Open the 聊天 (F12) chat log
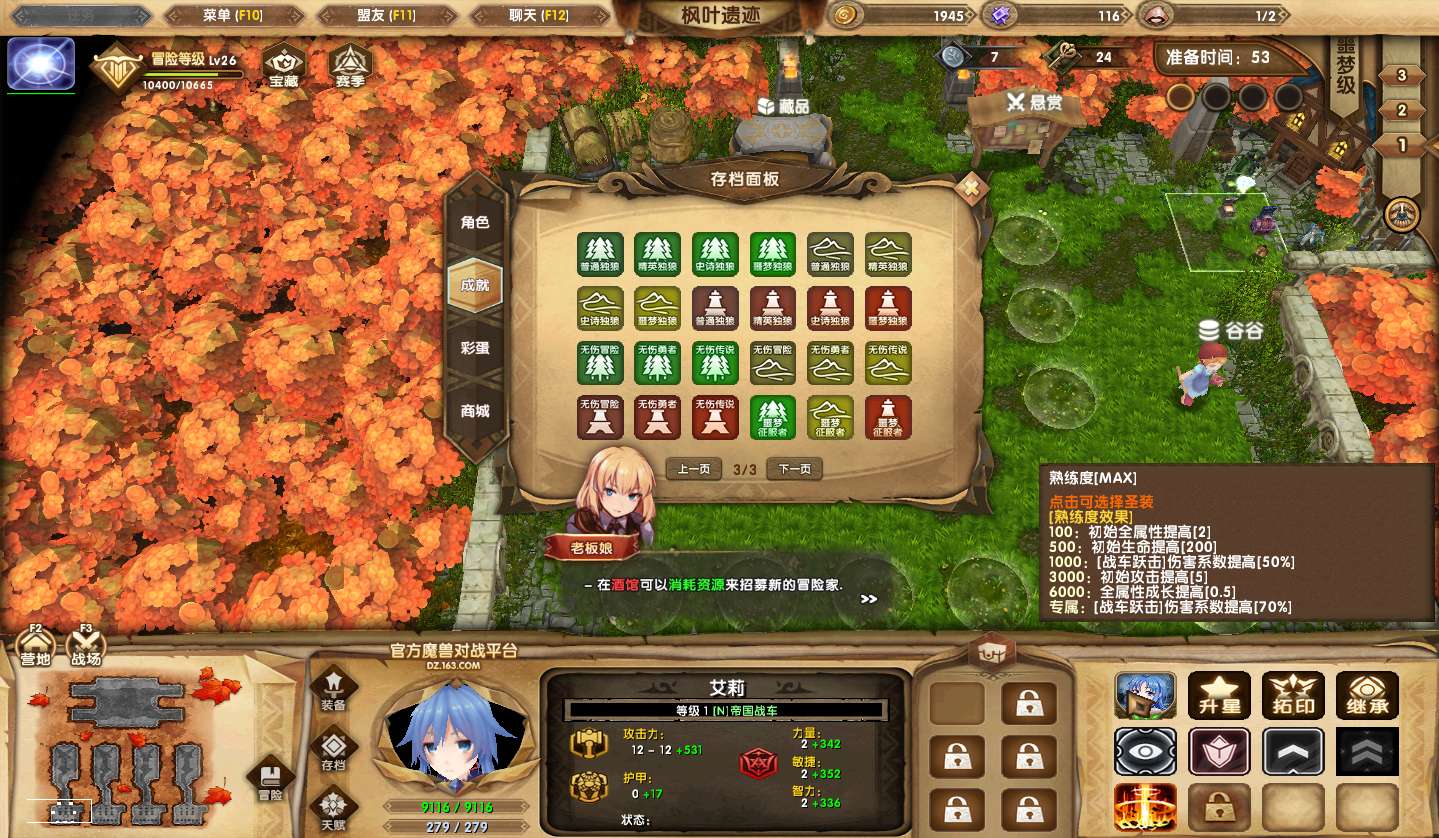 [x=539, y=16]
